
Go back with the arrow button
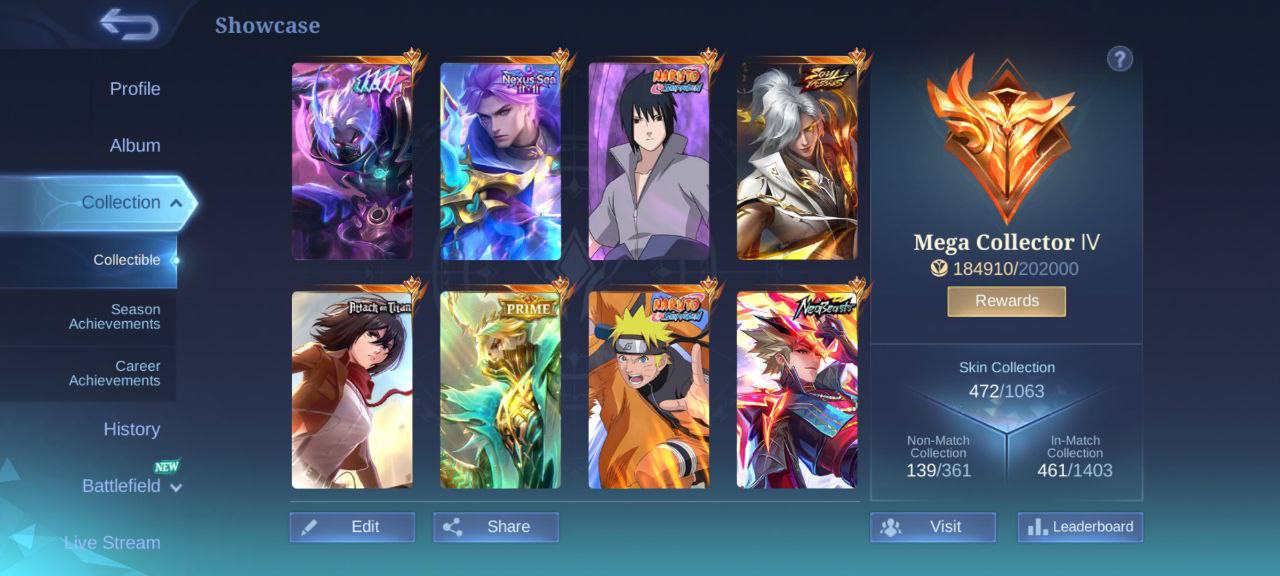coord(129,24)
